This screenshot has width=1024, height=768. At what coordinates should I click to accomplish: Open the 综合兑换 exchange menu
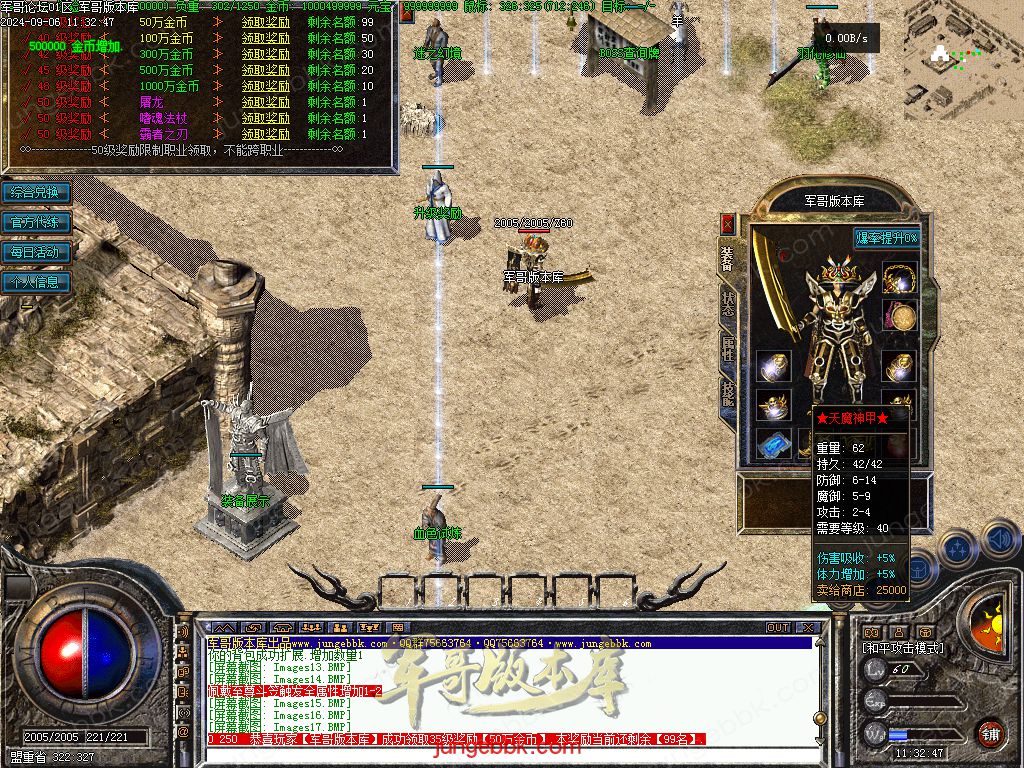click(36, 192)
